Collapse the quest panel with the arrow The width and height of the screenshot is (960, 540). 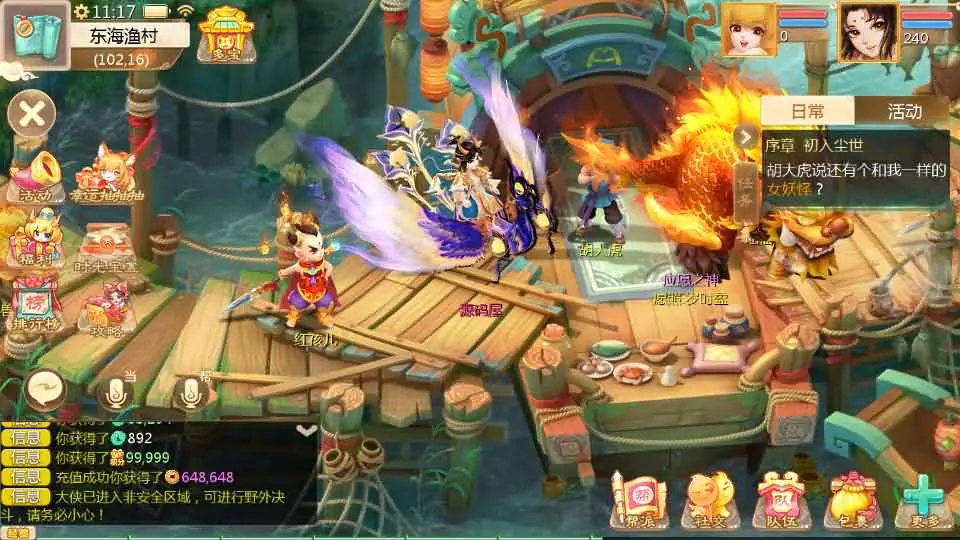point(746,136)
